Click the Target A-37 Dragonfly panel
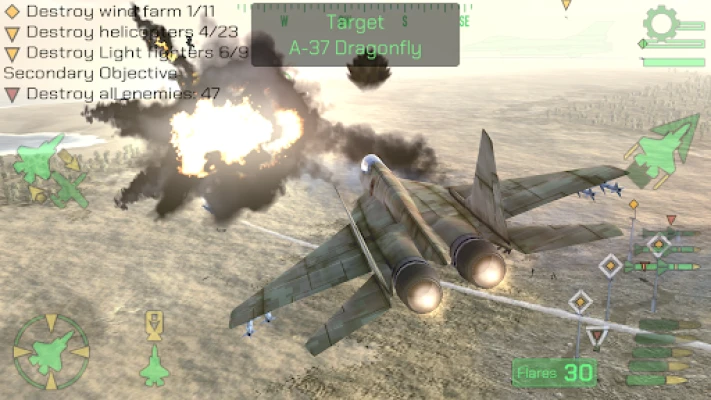The image size is (711, 400). click(x=355, y=35)
